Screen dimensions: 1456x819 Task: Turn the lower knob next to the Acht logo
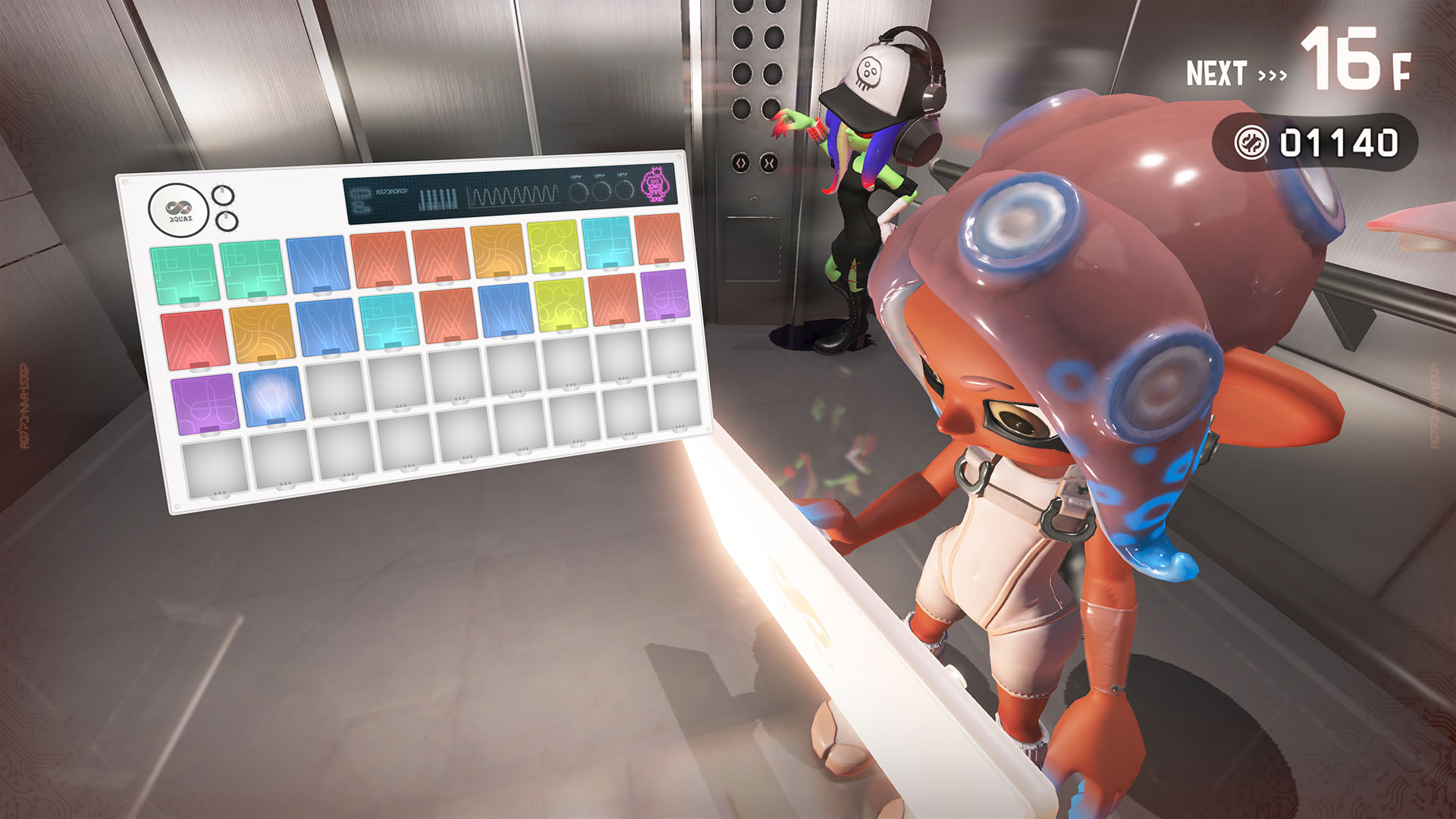[228, 221]
